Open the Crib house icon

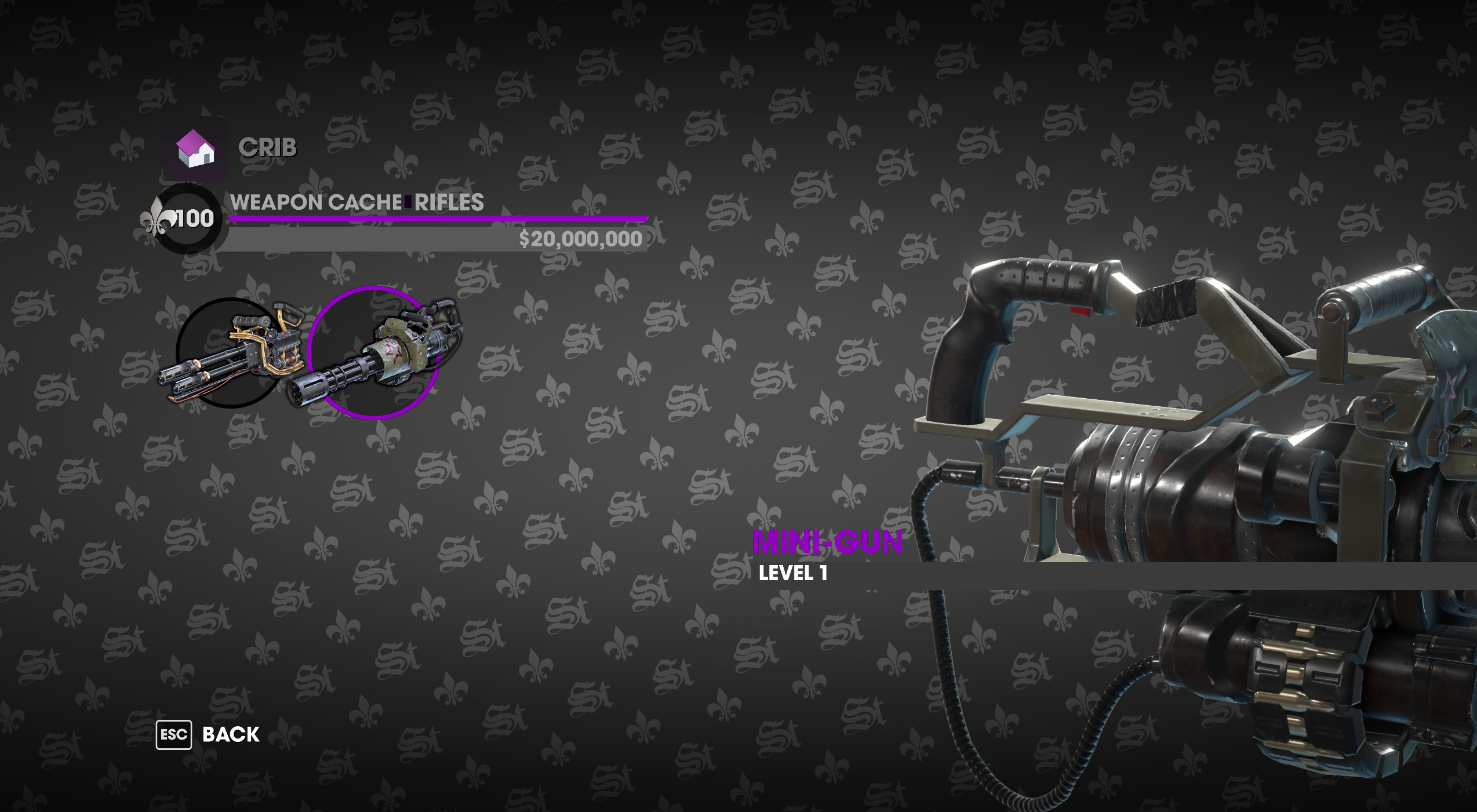pyautogui.click(x=195, y=149)
